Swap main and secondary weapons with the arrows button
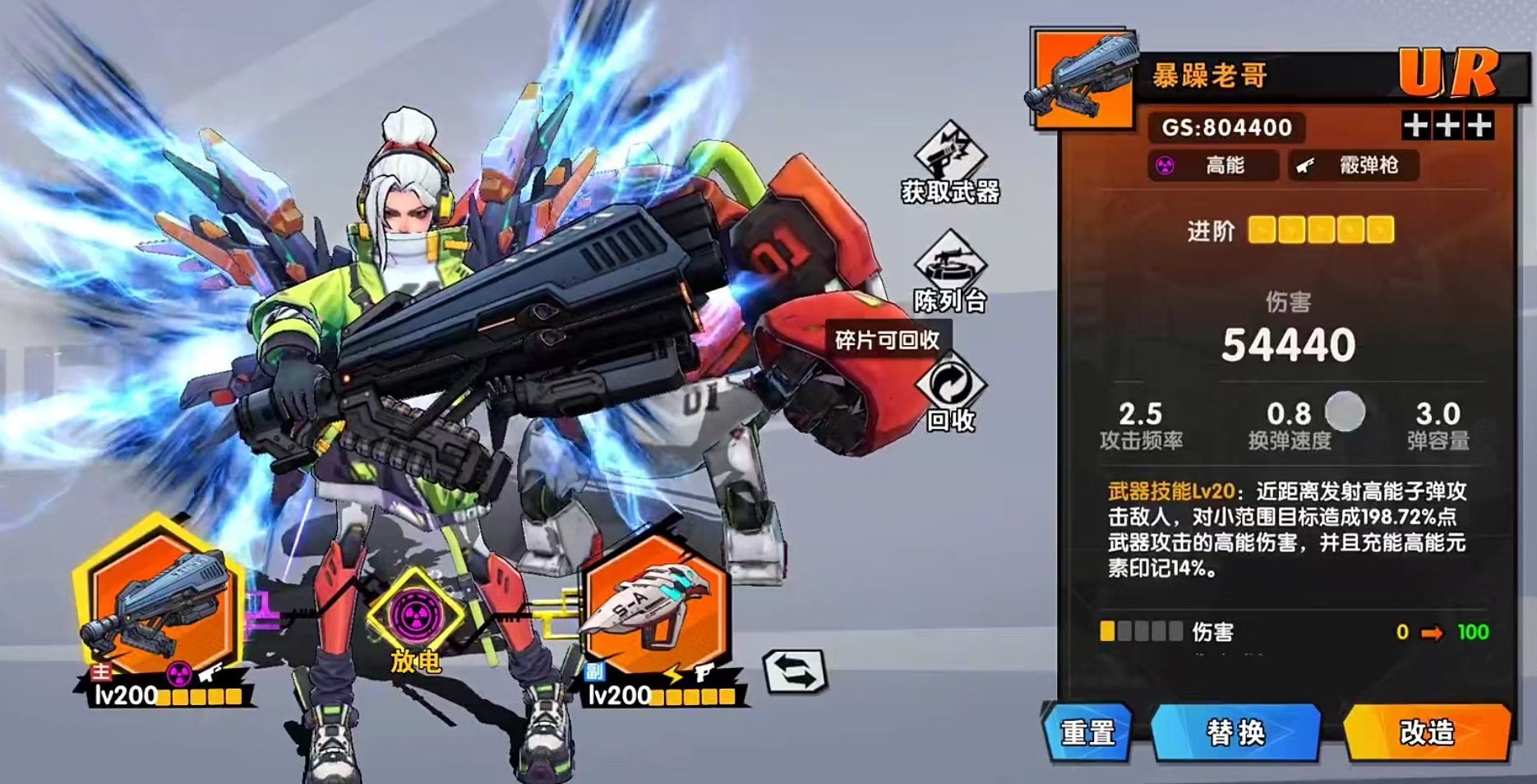 pos(795,671)
